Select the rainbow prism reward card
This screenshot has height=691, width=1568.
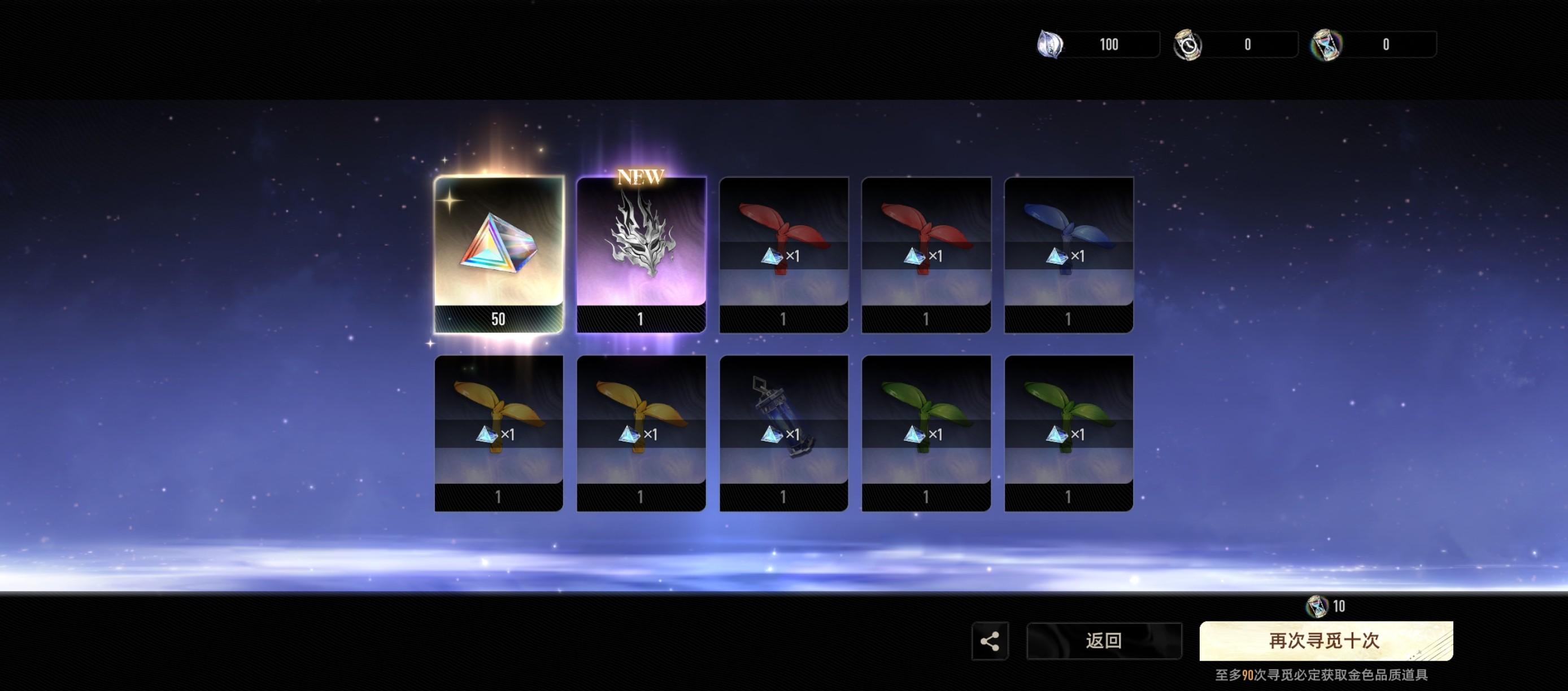click(x=499, y=254)
